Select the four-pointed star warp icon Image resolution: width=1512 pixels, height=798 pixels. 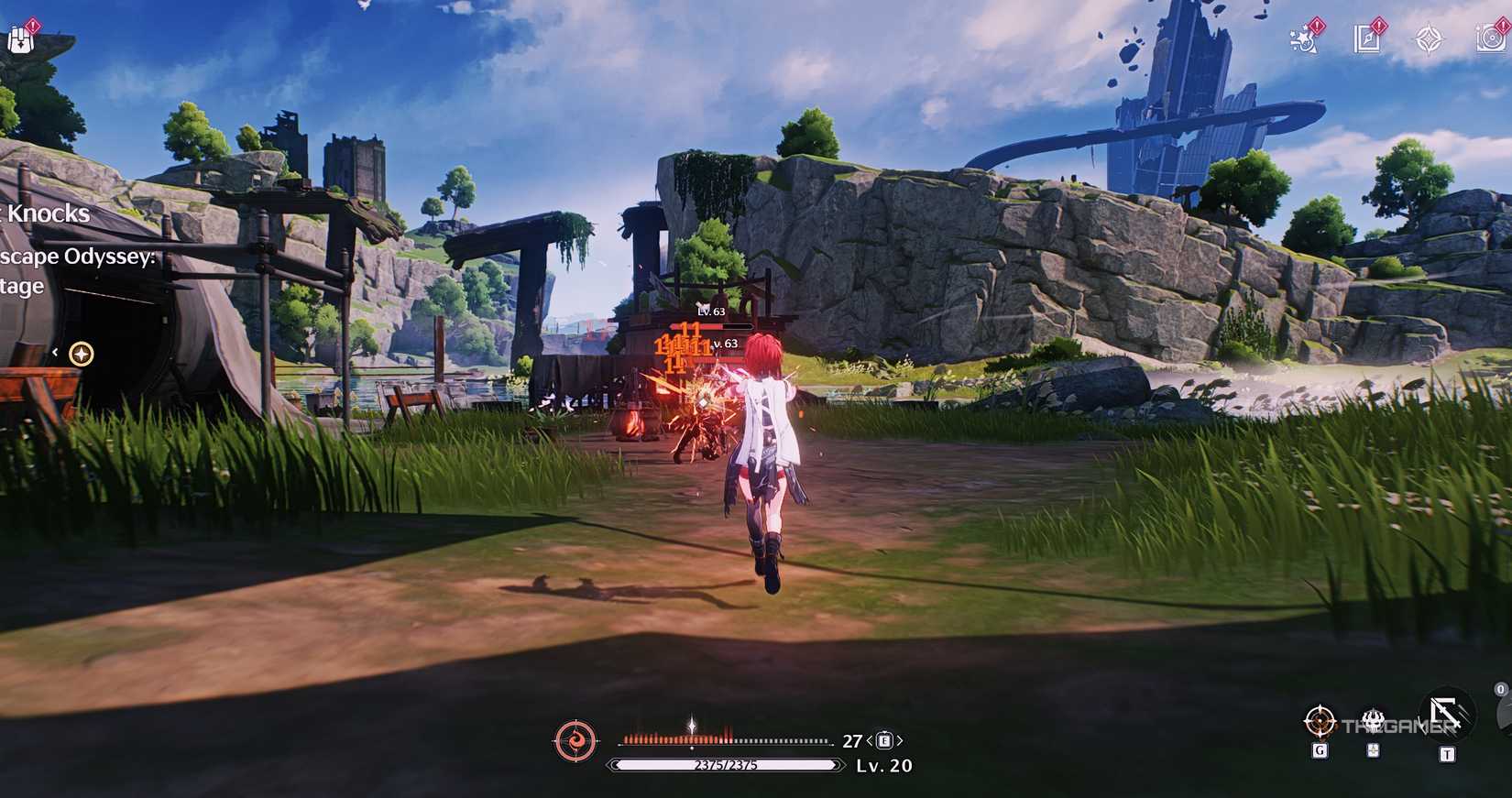coord(1428,38)
